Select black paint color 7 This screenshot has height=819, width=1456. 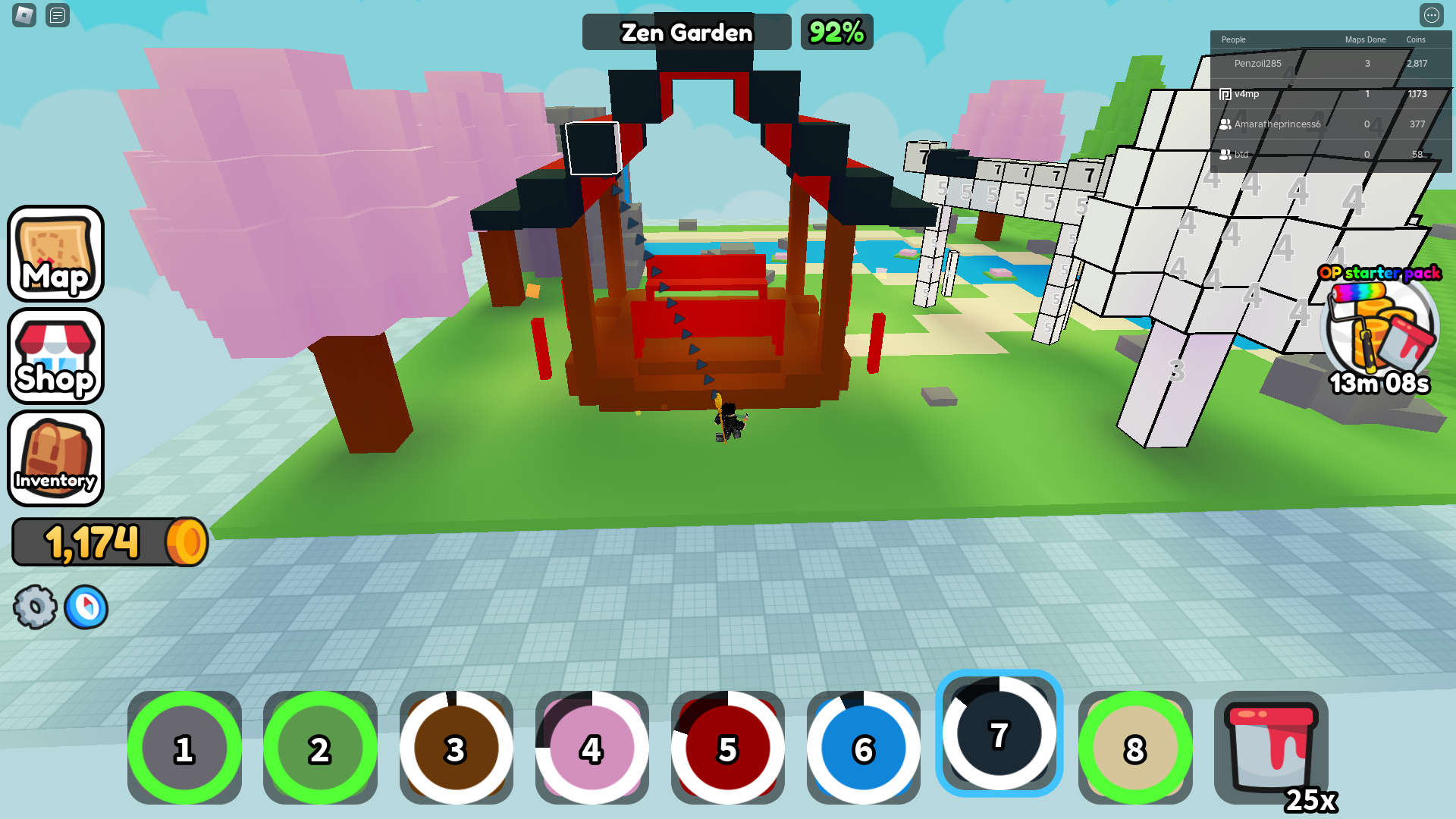[999, 733]
